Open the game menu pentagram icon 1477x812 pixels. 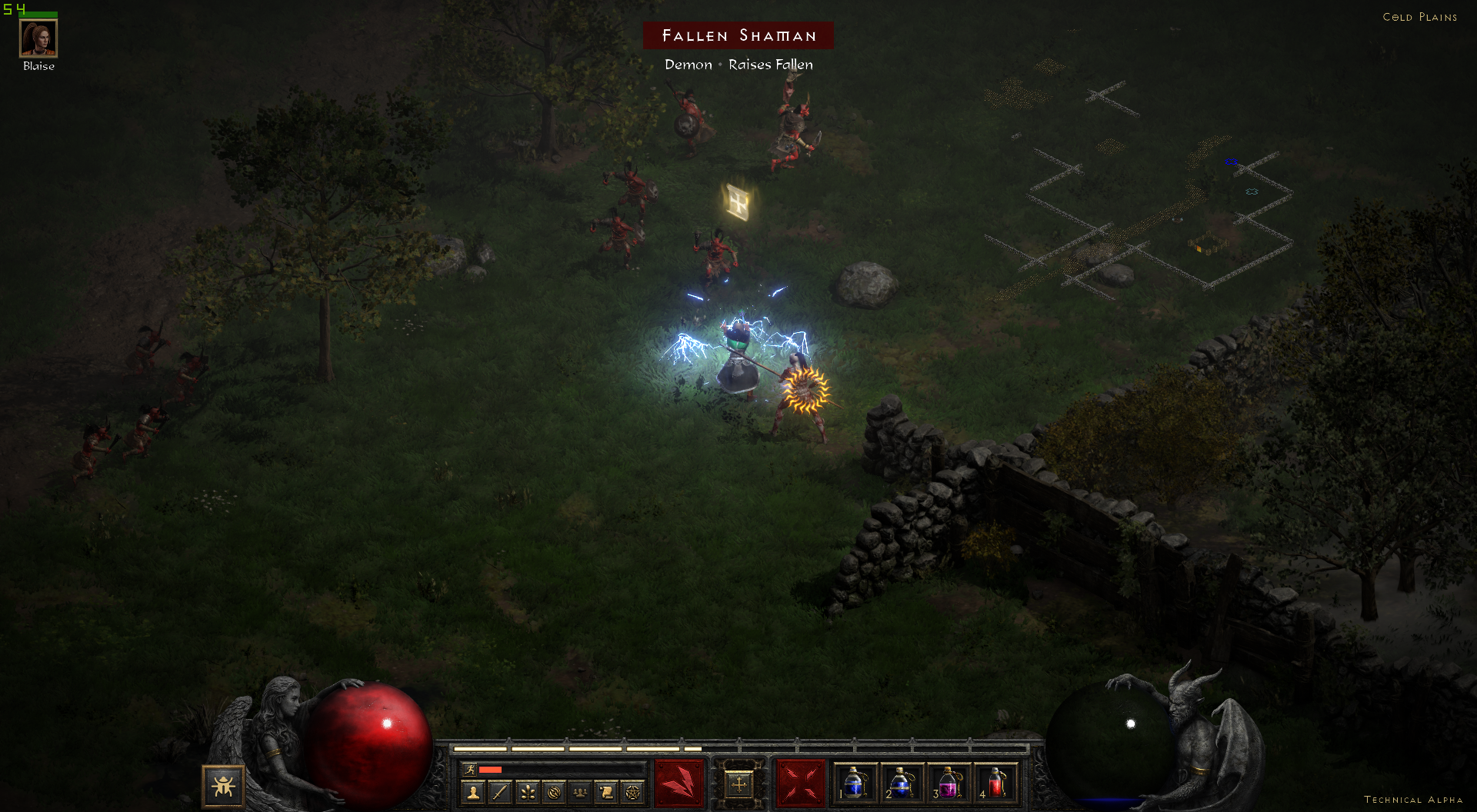[x=632, y=791]
